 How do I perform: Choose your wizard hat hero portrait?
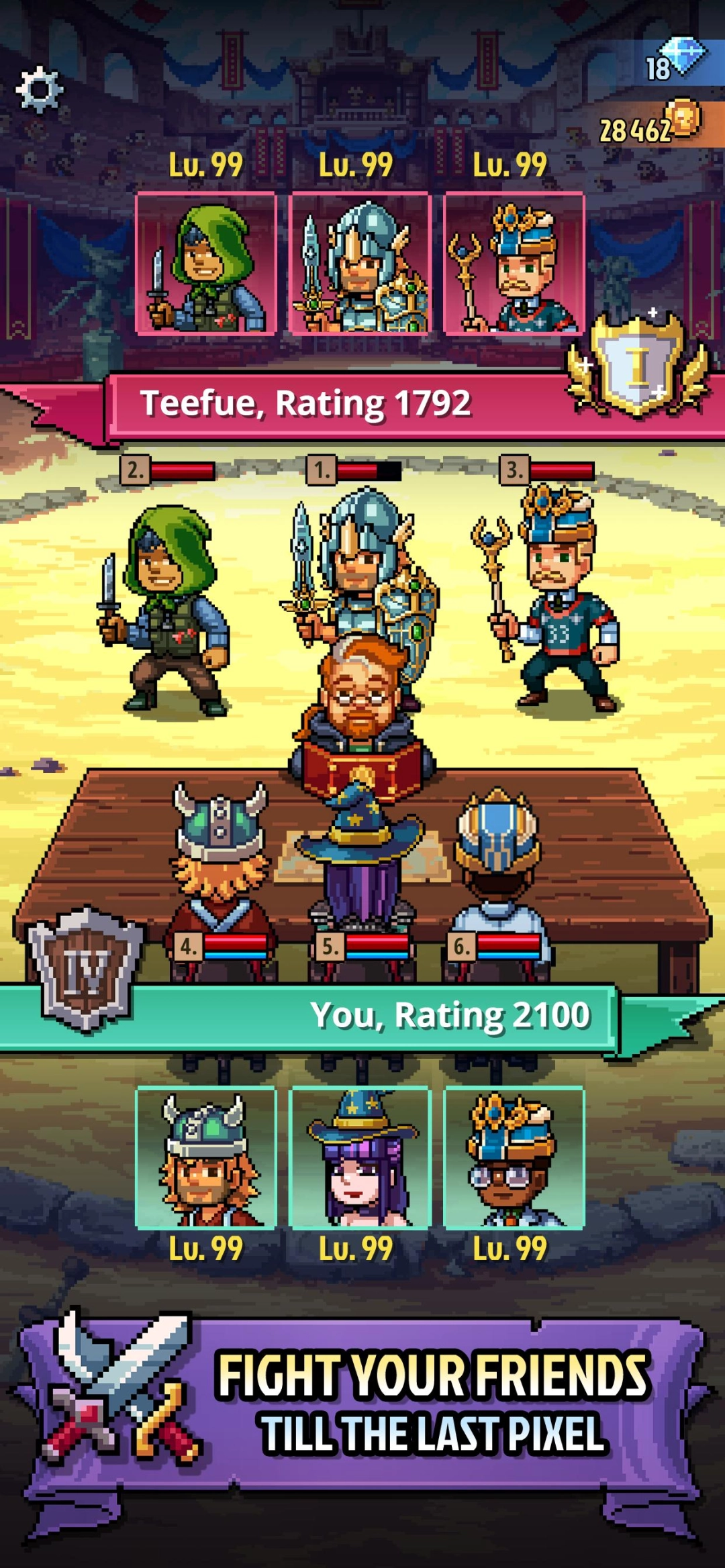click(360, 1157)
